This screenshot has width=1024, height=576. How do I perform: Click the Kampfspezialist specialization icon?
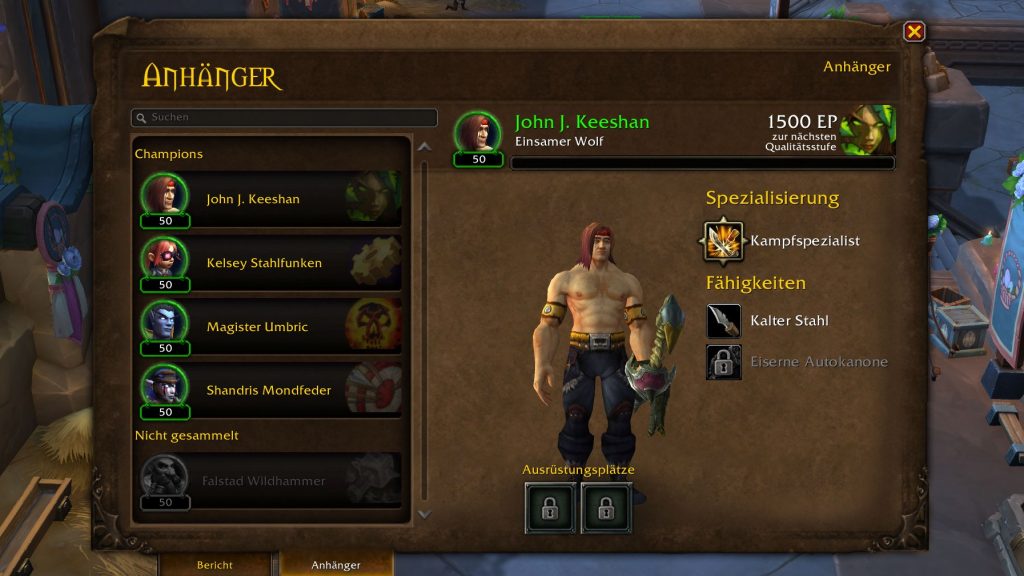(x=723, y=241)
